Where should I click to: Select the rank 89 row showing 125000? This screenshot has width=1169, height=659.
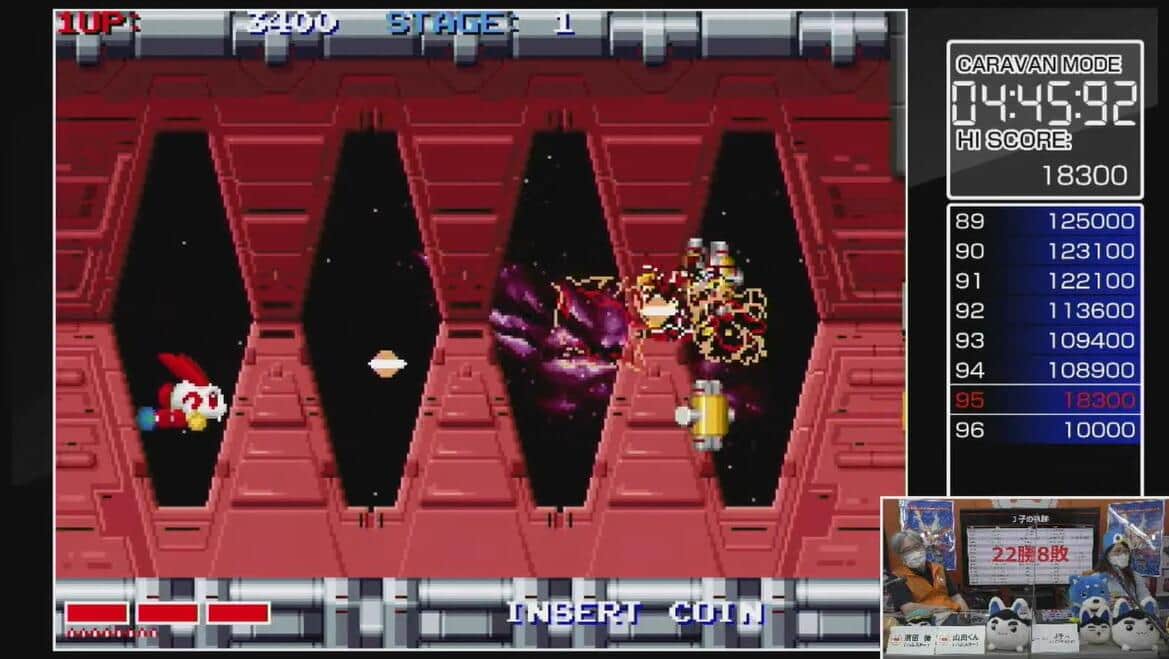pos(1044,221)
